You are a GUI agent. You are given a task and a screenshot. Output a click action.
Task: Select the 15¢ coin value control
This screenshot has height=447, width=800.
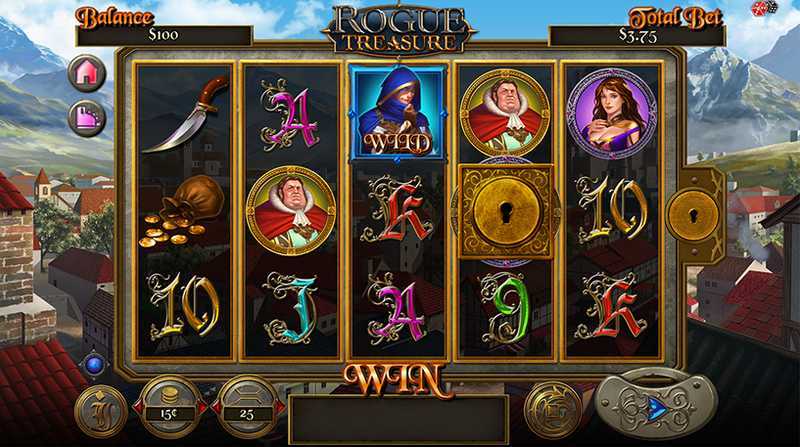coord(168,405)
